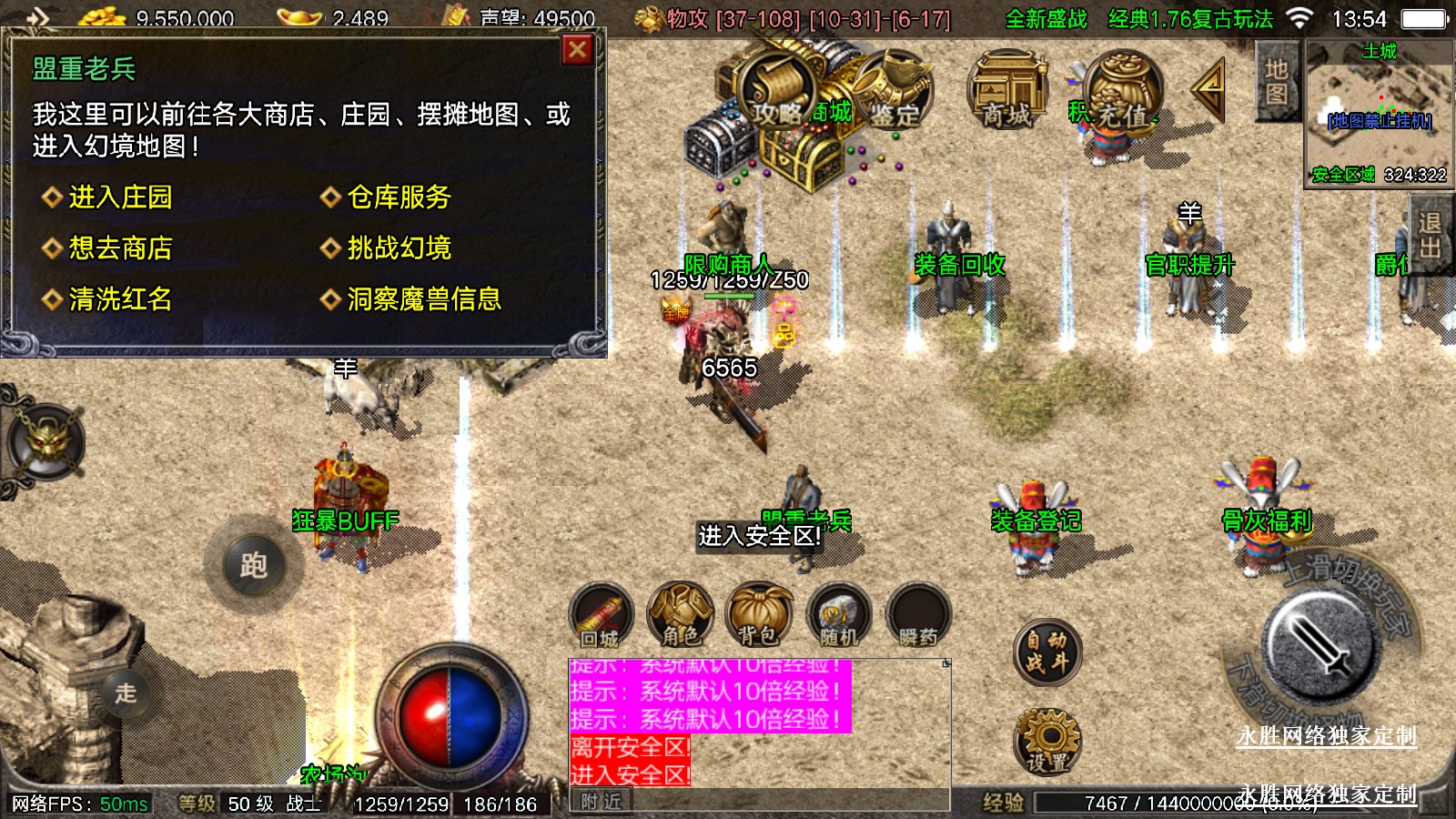Choose 想去商店 in the dialogue

120,248
